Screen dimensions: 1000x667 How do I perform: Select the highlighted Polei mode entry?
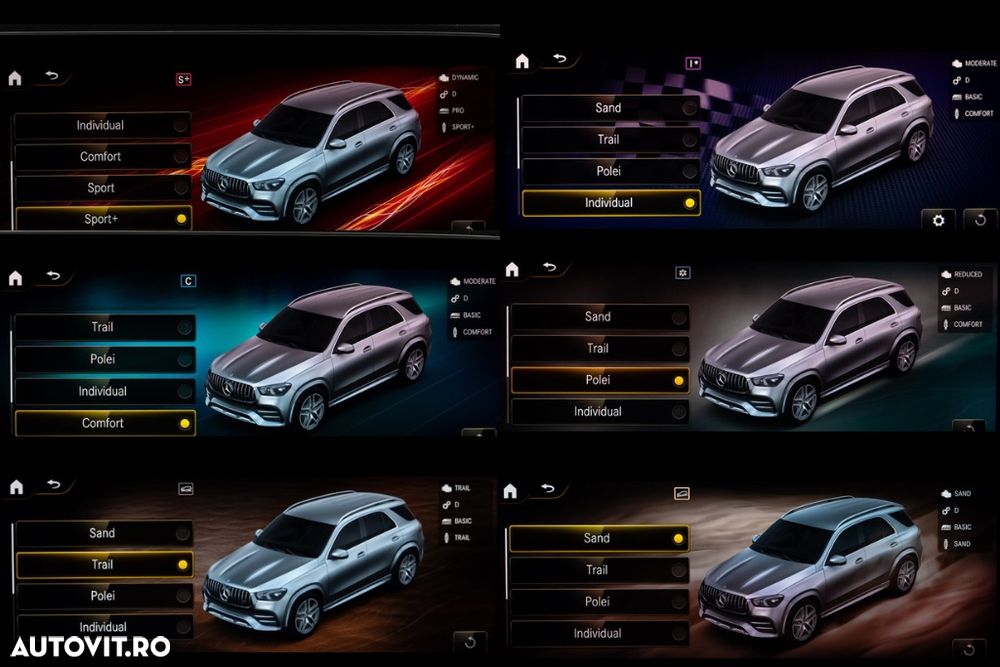(598, 380)
